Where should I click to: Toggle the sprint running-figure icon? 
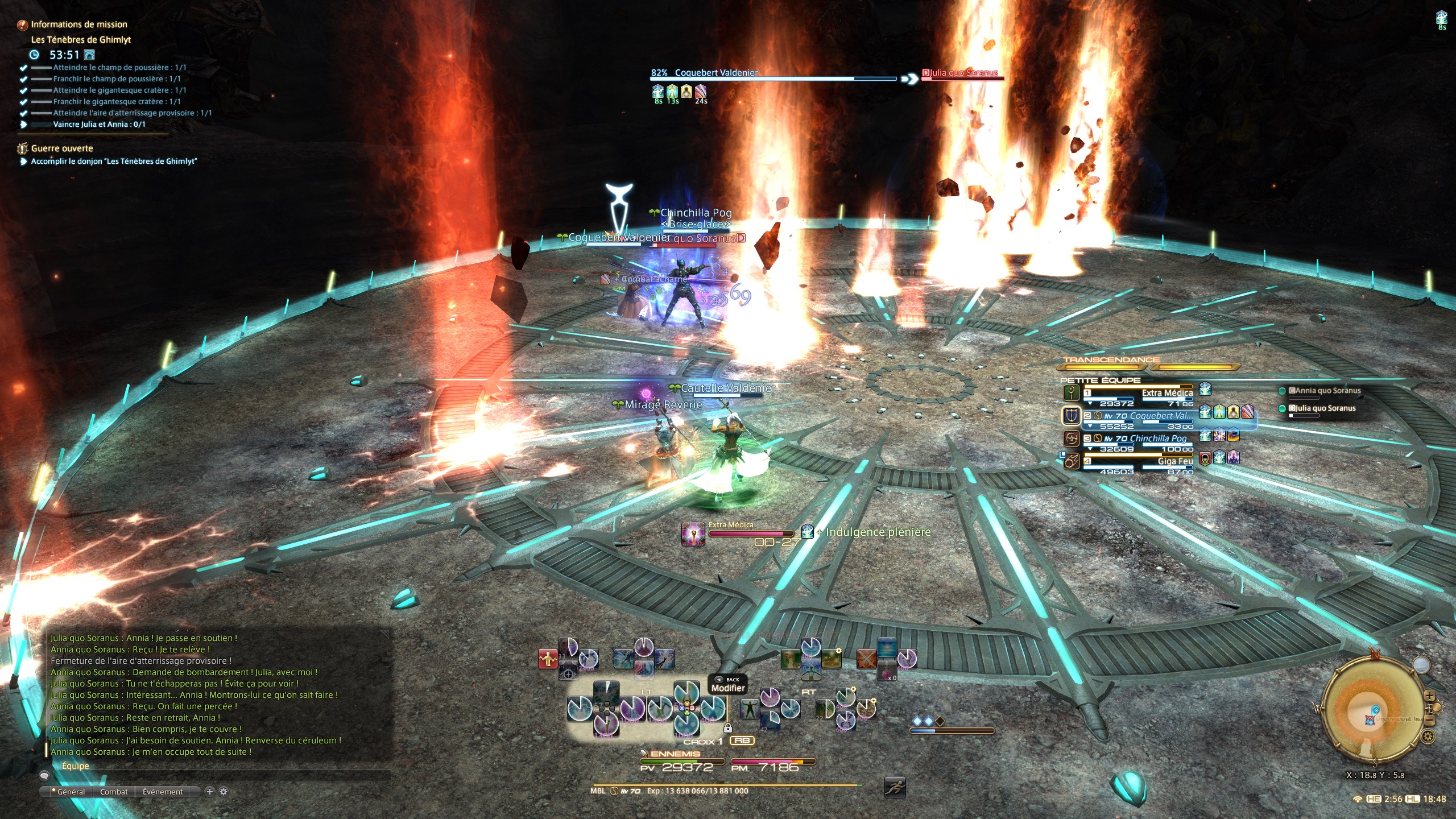click(x=895, y=788)
